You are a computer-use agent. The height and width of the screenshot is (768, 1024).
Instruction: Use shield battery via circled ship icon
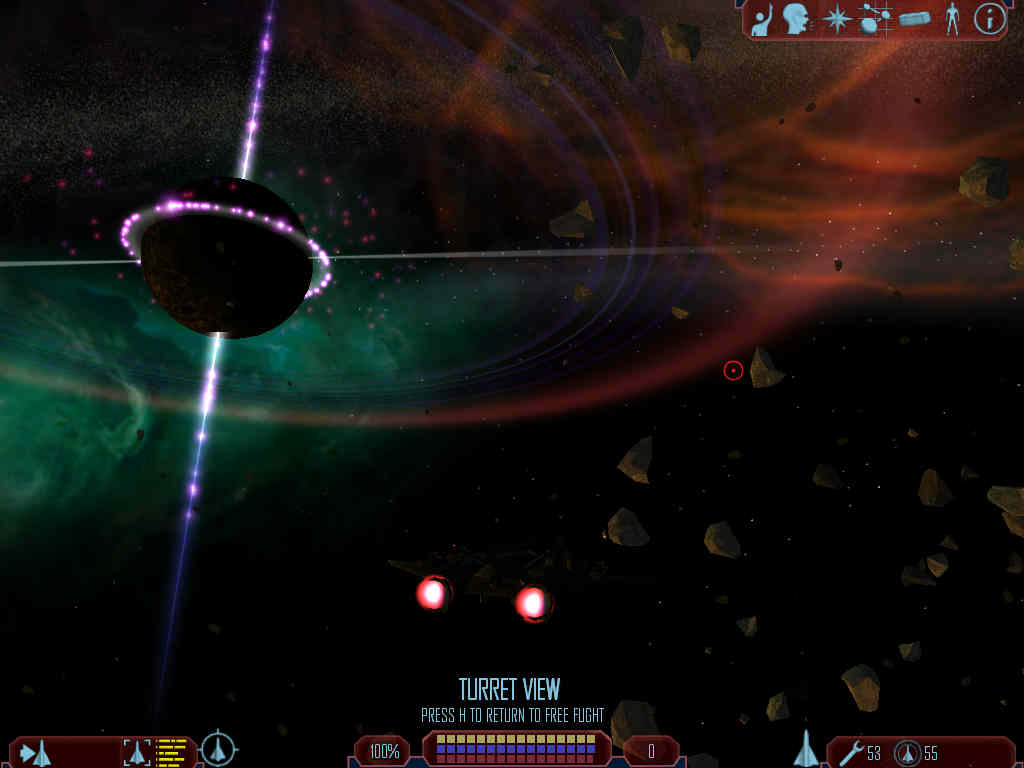pos(907,752)
